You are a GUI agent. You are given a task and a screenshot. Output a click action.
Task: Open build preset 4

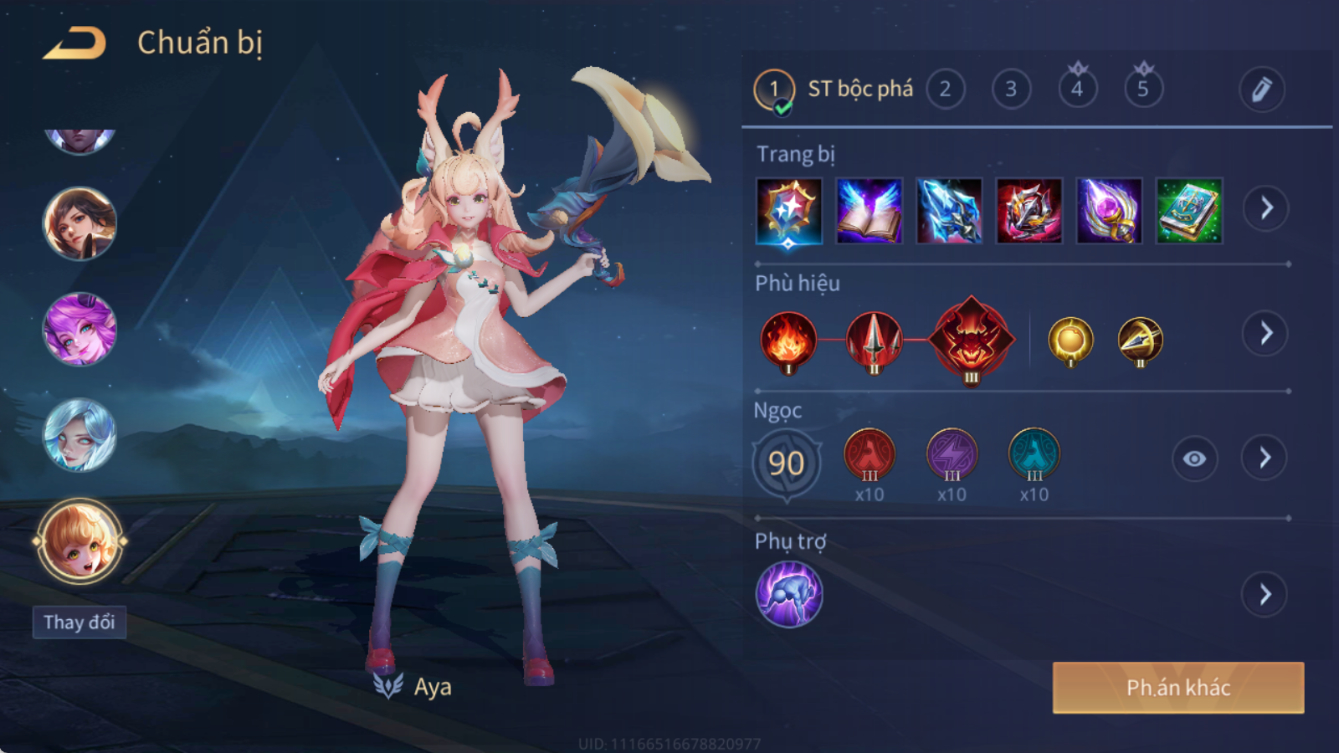[x=1077, y=89]
